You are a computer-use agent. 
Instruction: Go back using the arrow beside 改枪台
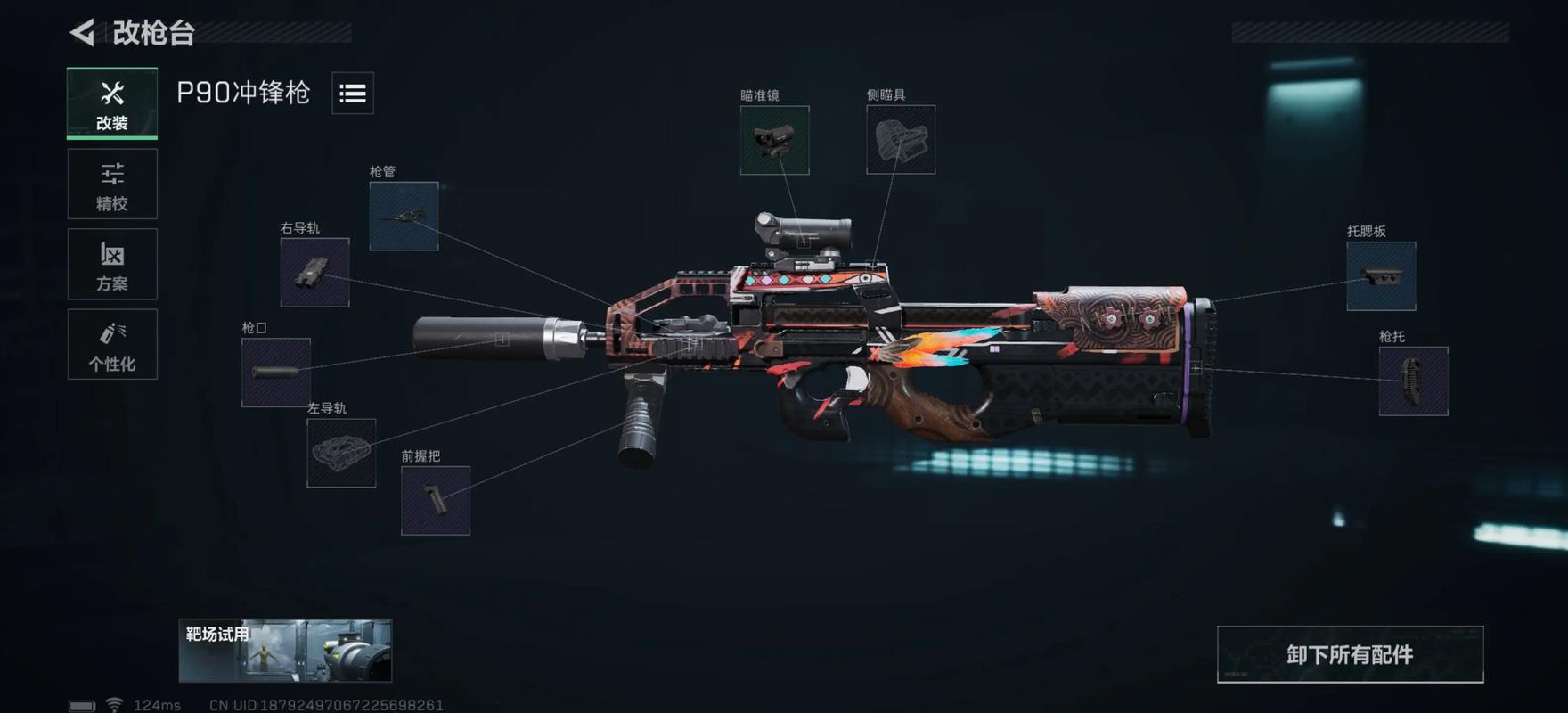[x=82, y=33]
